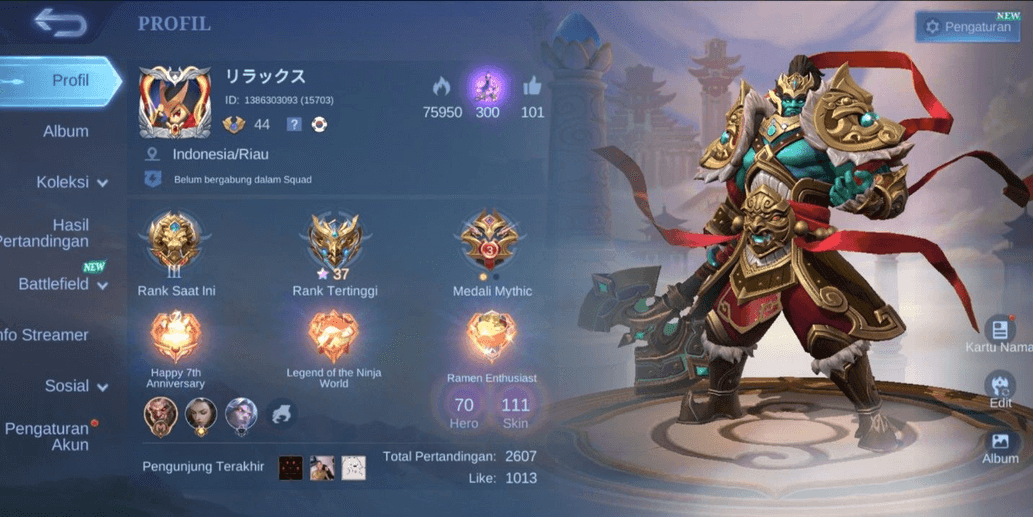Viewport: 1033px width, 517px height.
Task: Expand the Koleksi section
Action: tap(72, 182)
